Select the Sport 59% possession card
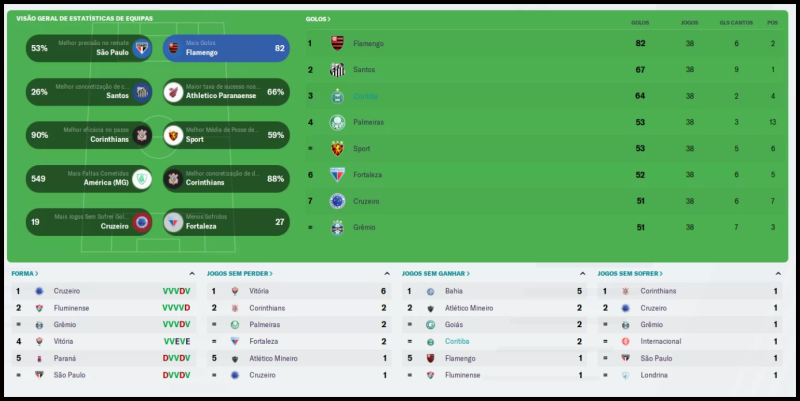Image resolution: width=800 pixels, height=401 pixels. coord(226,135)
